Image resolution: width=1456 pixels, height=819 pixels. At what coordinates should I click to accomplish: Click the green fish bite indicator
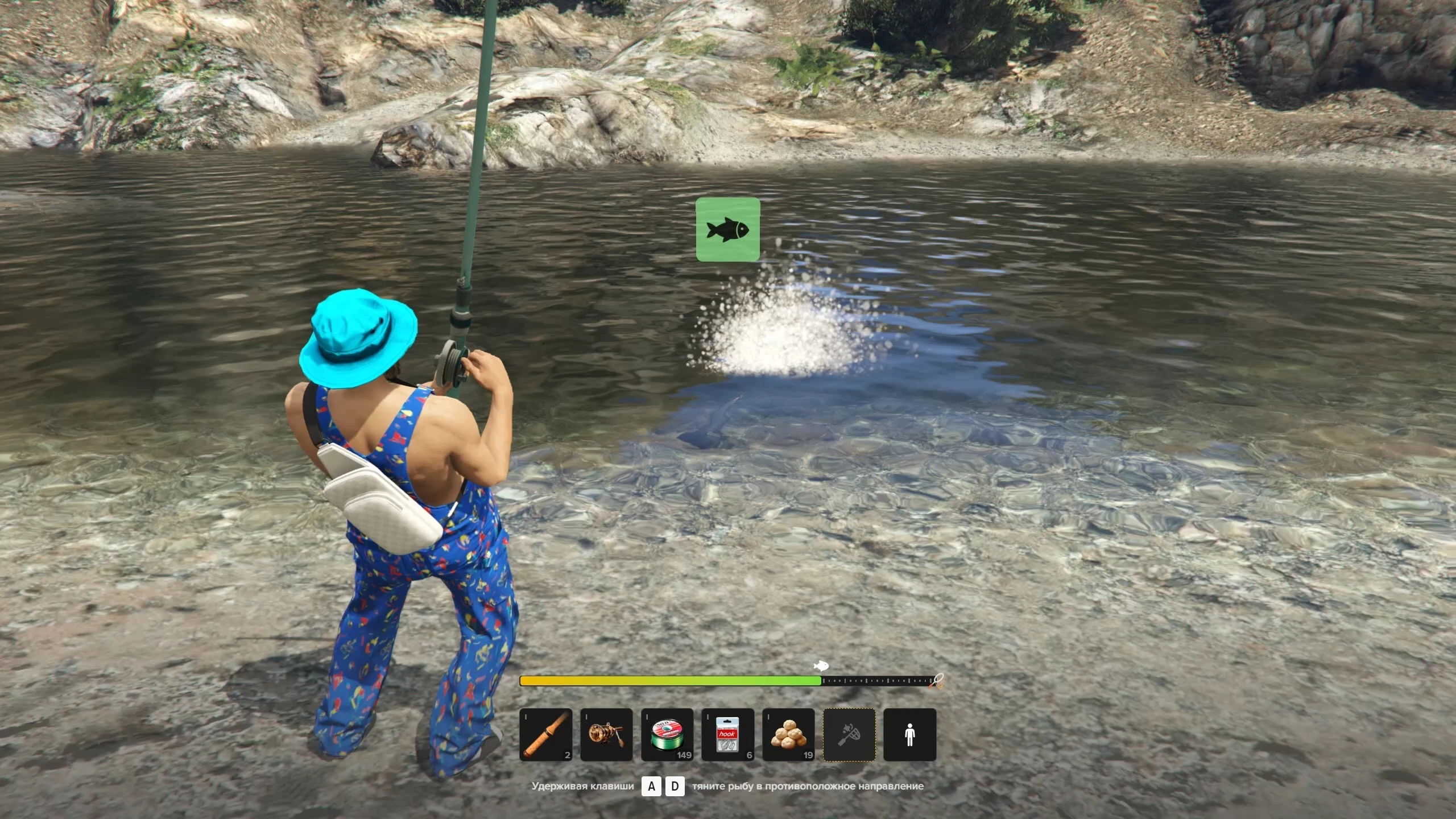727,229
